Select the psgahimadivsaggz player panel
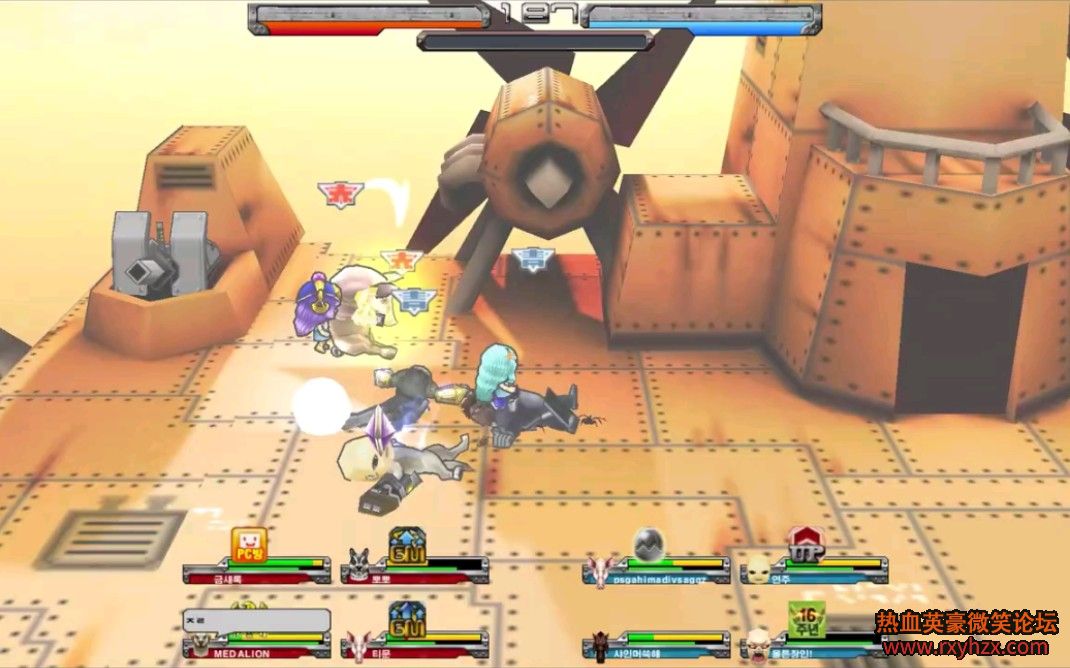1070x668 pixels. click(x=658, y=571)
